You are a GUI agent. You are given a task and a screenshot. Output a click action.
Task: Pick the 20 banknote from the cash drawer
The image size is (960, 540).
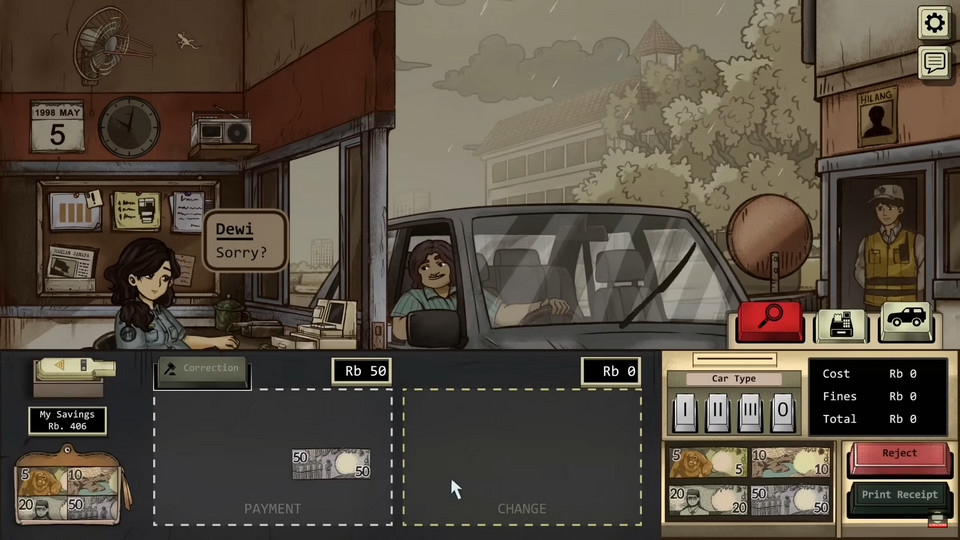706,499
